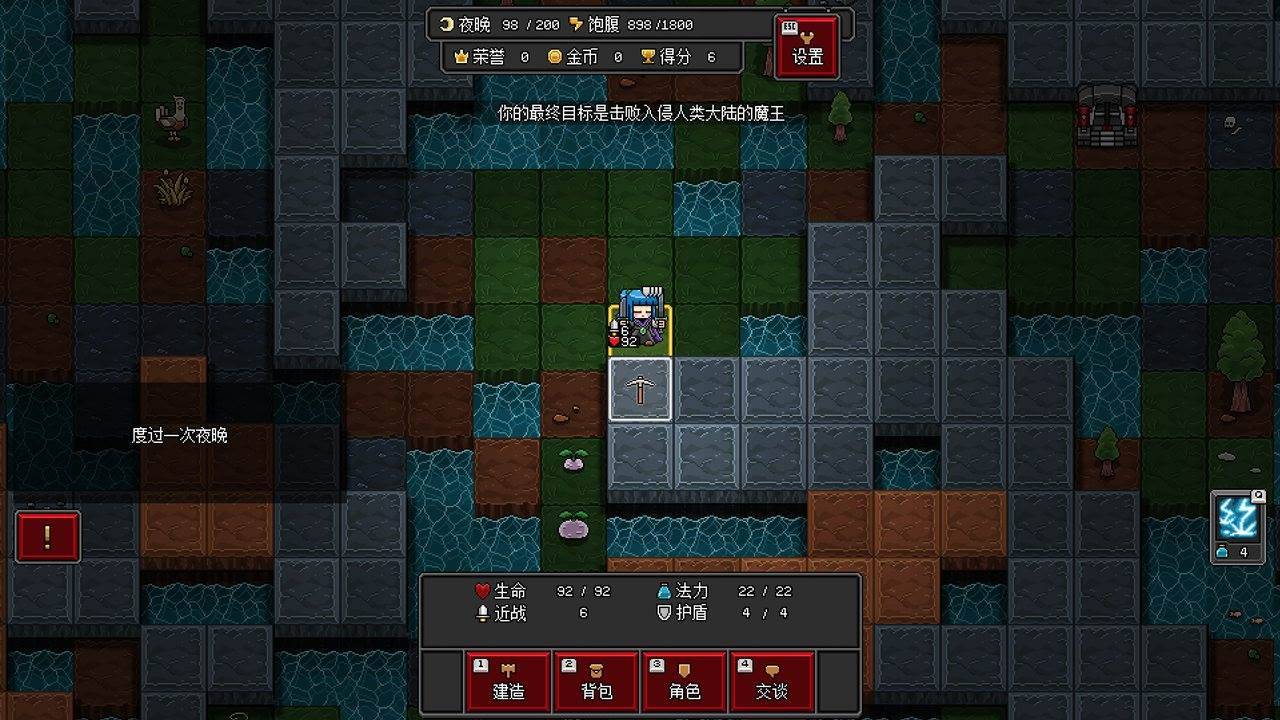Open the 背包 backpack
The image size is (1280, 720).
tap(596, 681)
